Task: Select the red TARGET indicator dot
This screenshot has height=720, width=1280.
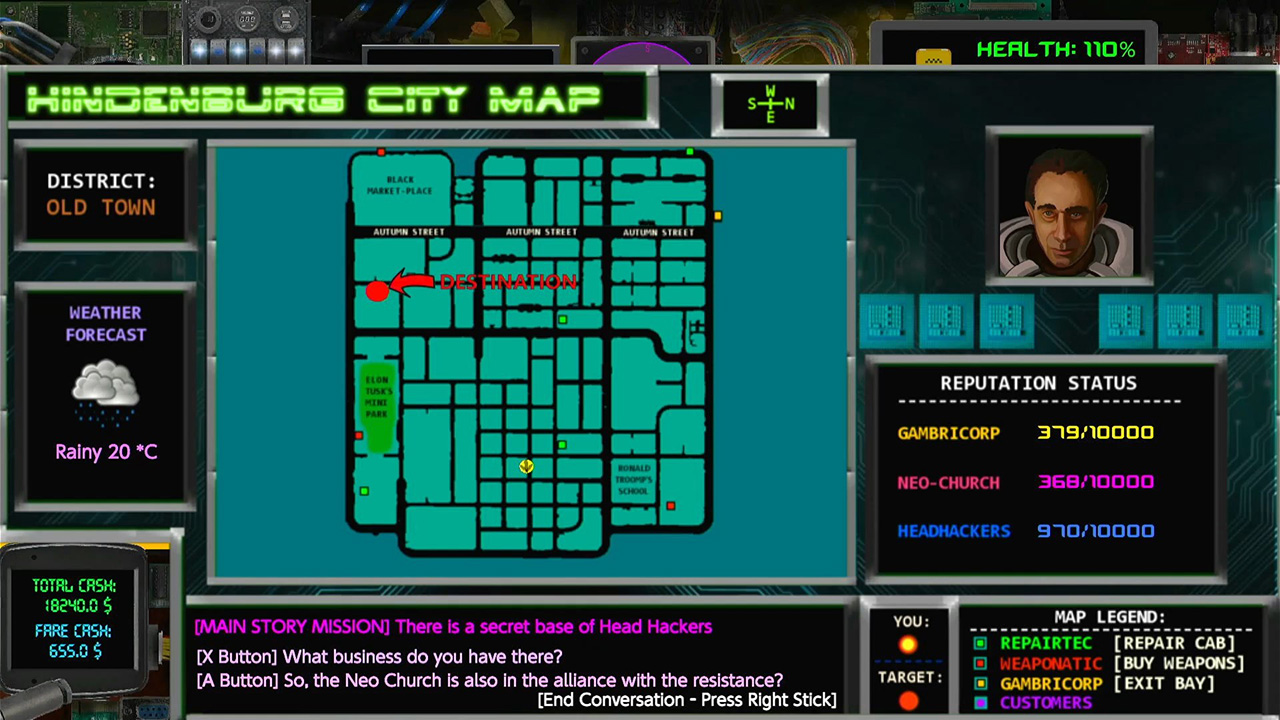Action: 909,700
